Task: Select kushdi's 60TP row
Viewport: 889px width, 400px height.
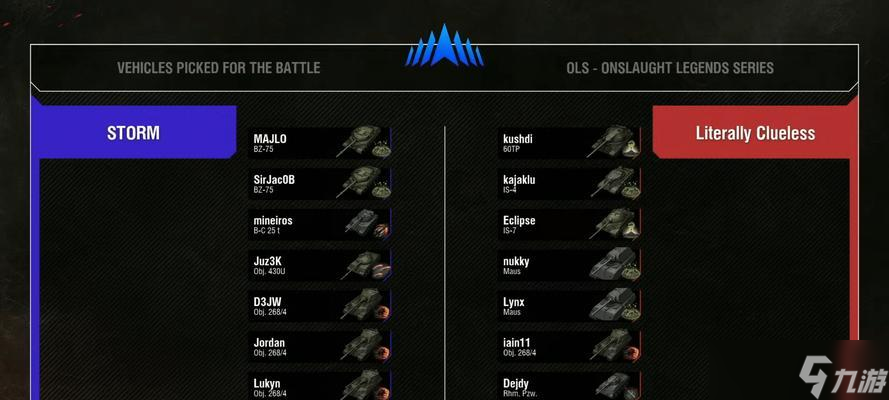Action: (569, 143)
